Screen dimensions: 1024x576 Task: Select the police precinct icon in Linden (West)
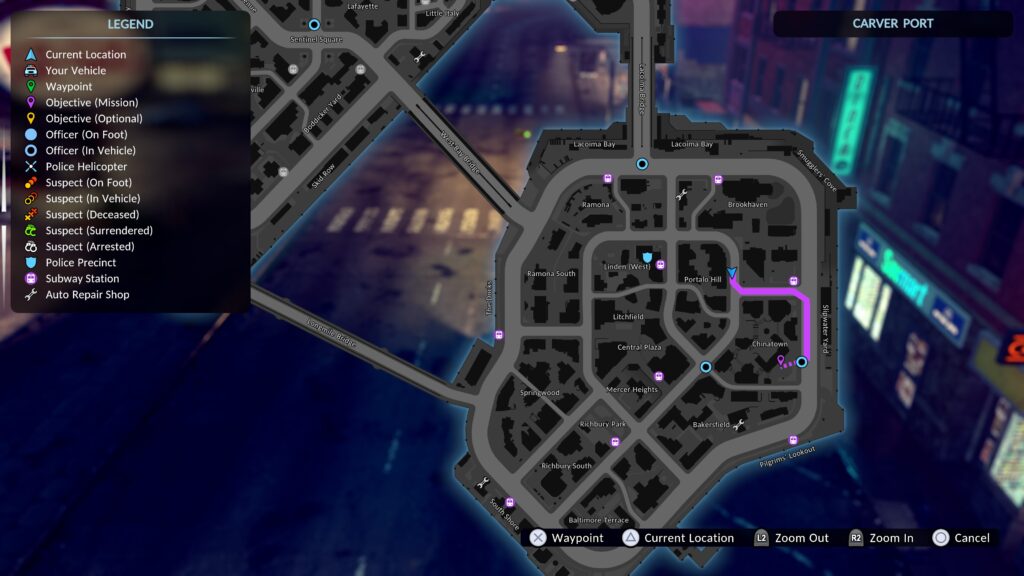649,257
